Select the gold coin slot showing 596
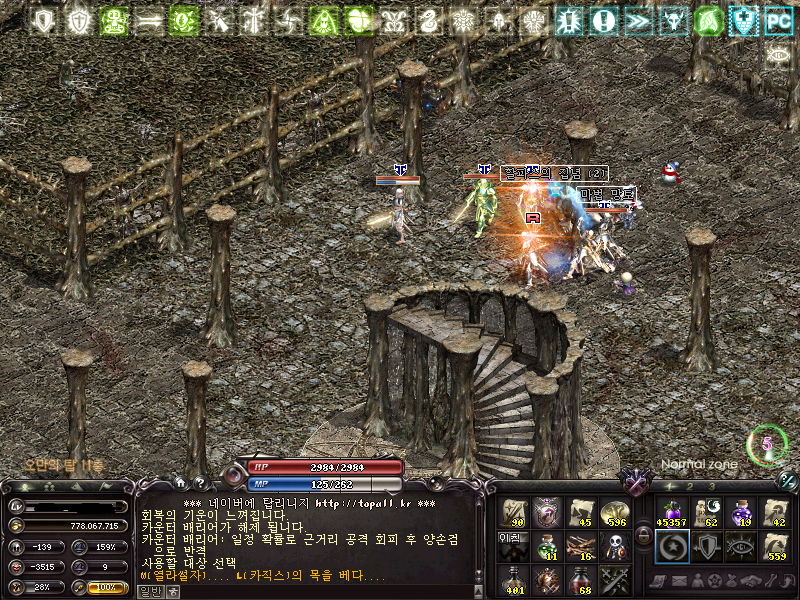The height and width of the screenshot is (600, 800). [x=615, y=512]
